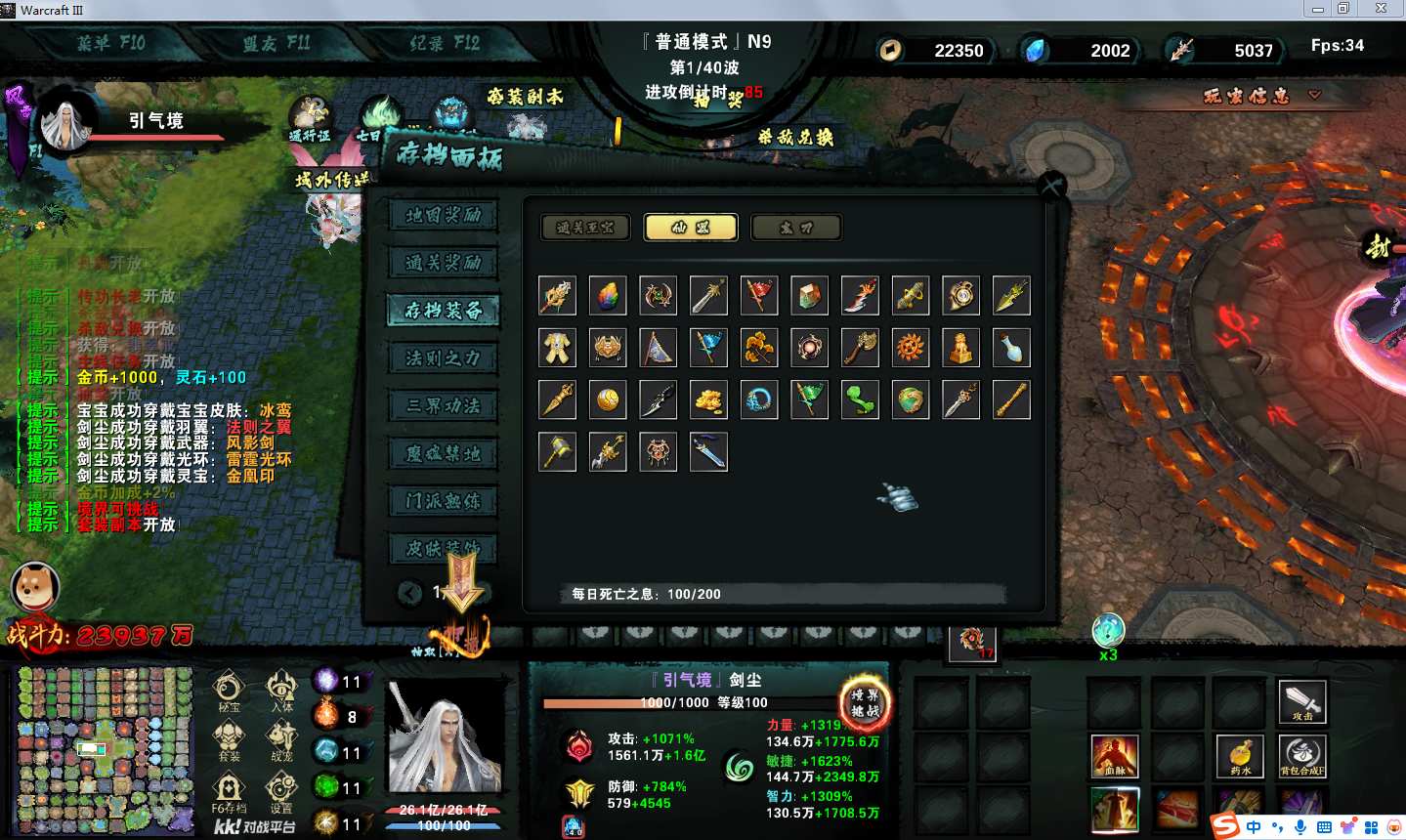Viewport: 1406px width, 840px height.
Task: Close the 存档面板 save panel
Action: tap(1051, 185)
